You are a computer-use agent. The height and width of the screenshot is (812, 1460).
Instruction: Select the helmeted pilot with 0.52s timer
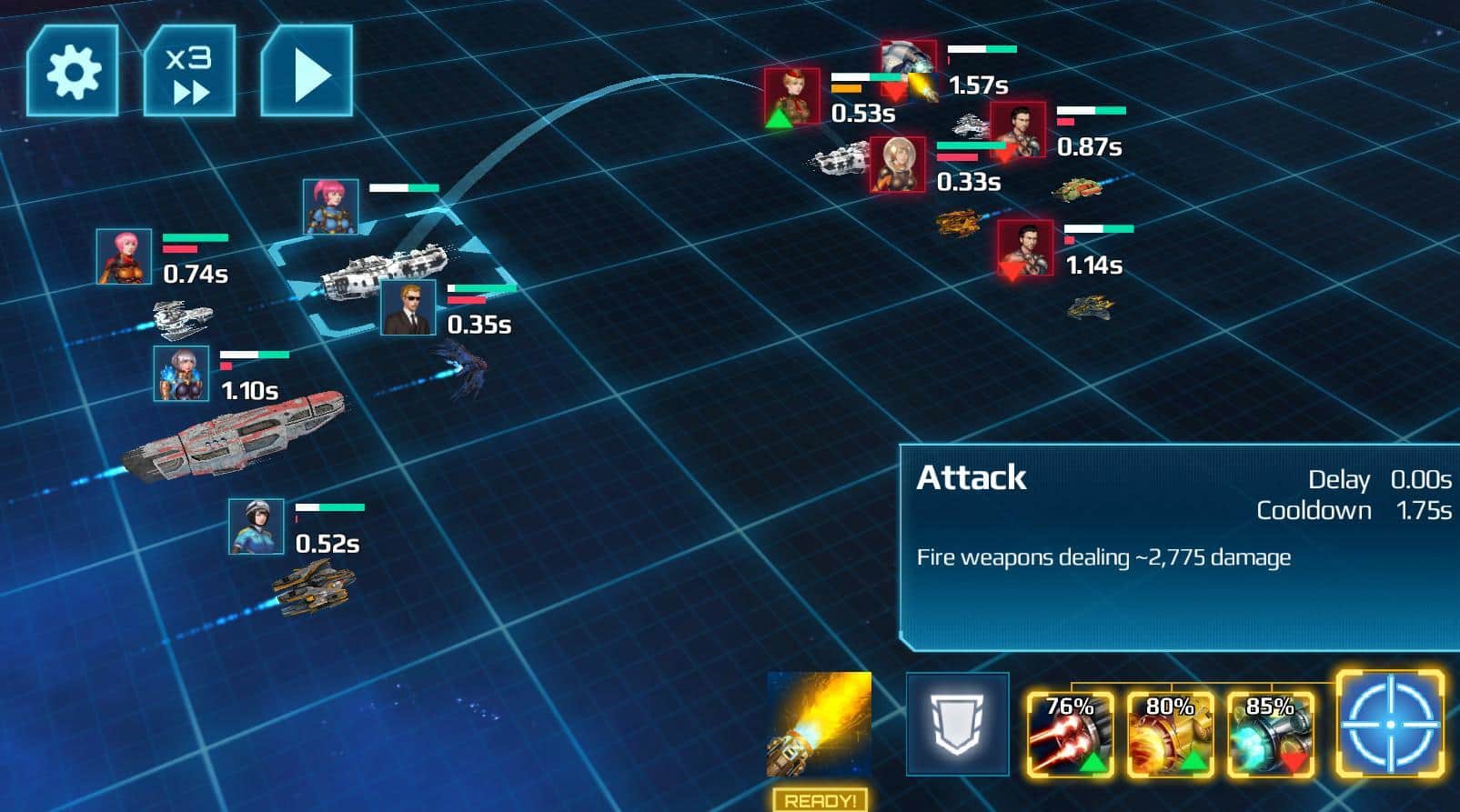coord(256,526)
